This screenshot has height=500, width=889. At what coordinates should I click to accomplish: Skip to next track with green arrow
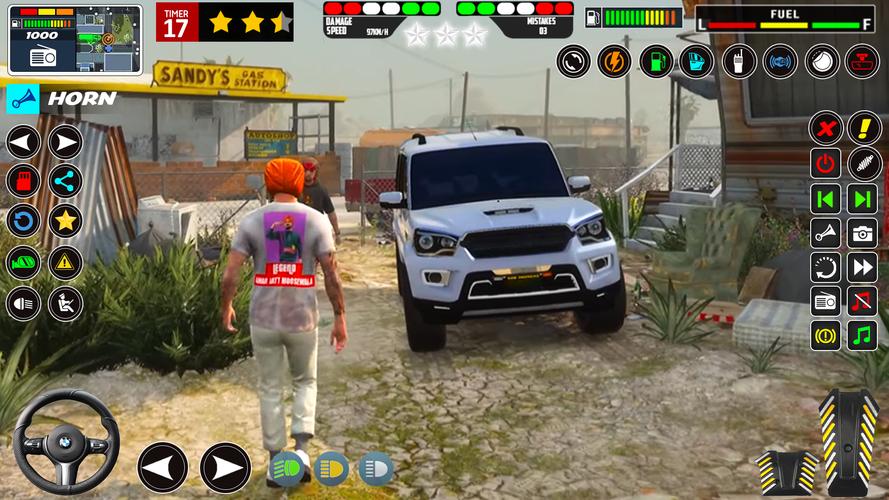[x=862, y=197]
